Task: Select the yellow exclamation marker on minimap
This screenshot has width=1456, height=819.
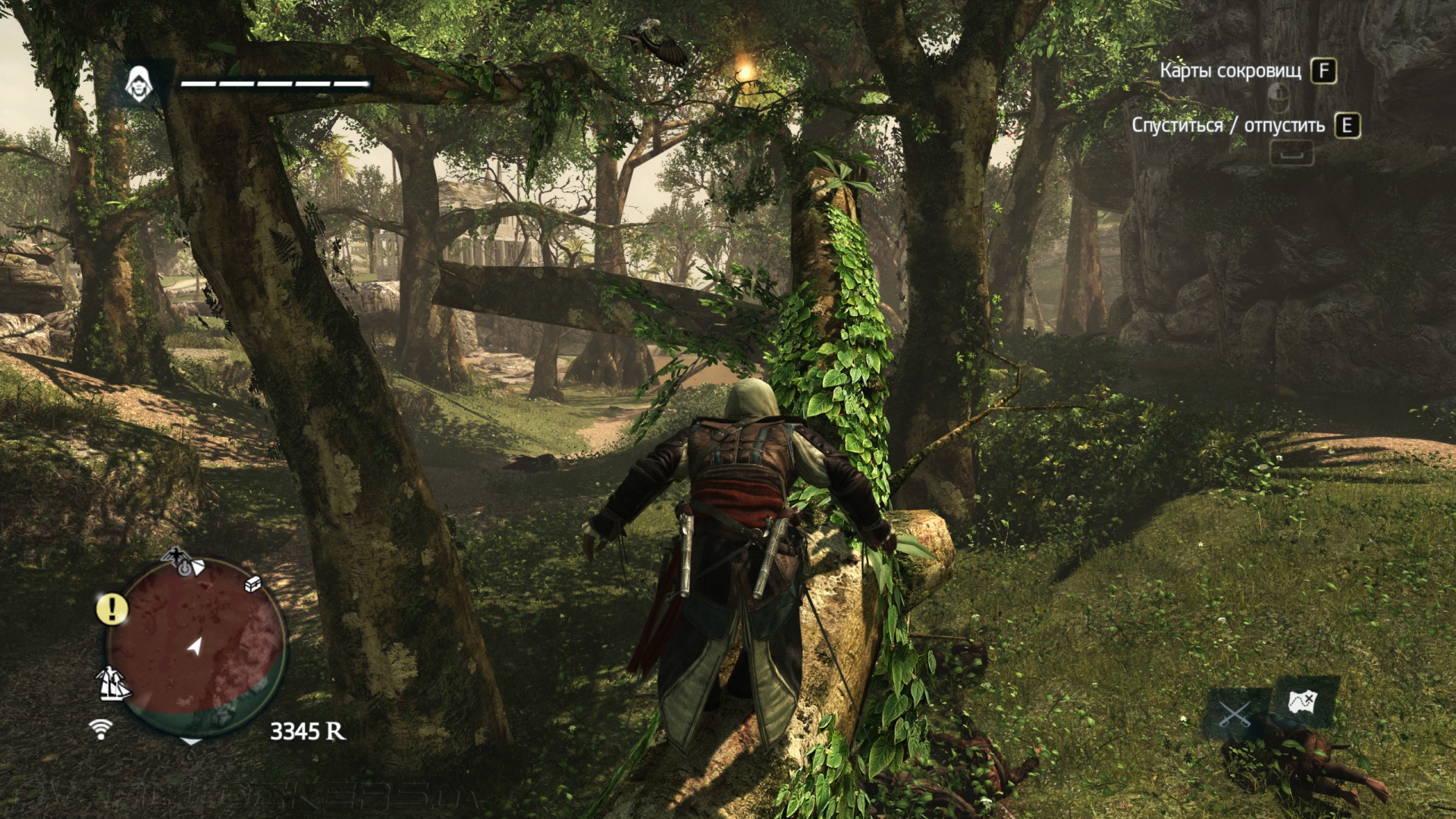Action: click(112, 608)
